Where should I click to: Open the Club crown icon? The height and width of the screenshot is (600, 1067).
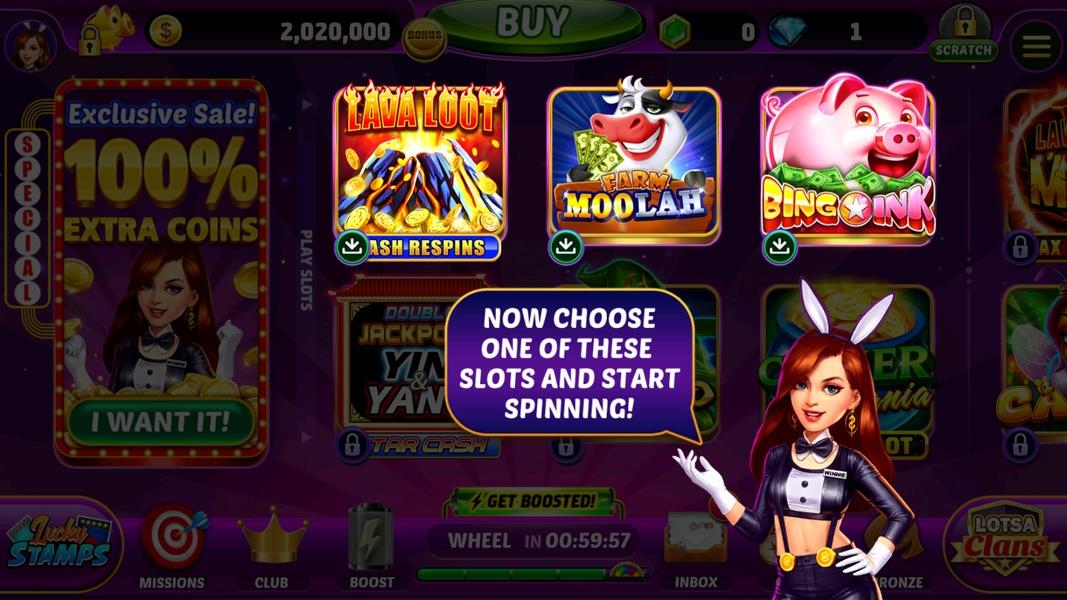click(271, 545)
